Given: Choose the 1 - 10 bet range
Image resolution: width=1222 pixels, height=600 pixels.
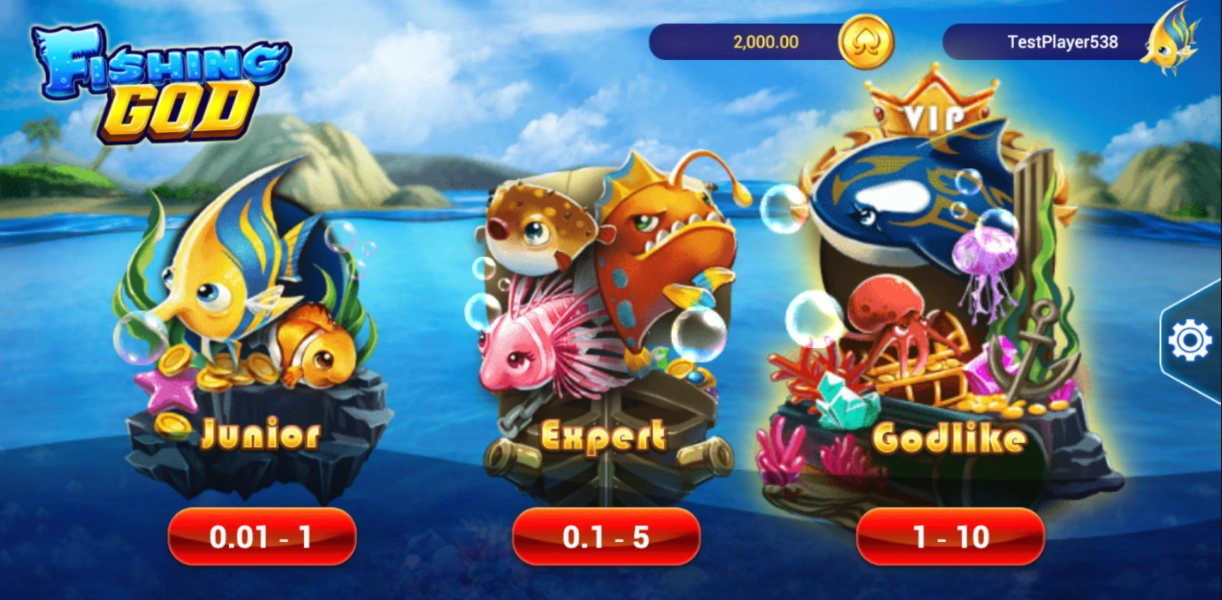Looking at the screenshot, I should 950,537.
